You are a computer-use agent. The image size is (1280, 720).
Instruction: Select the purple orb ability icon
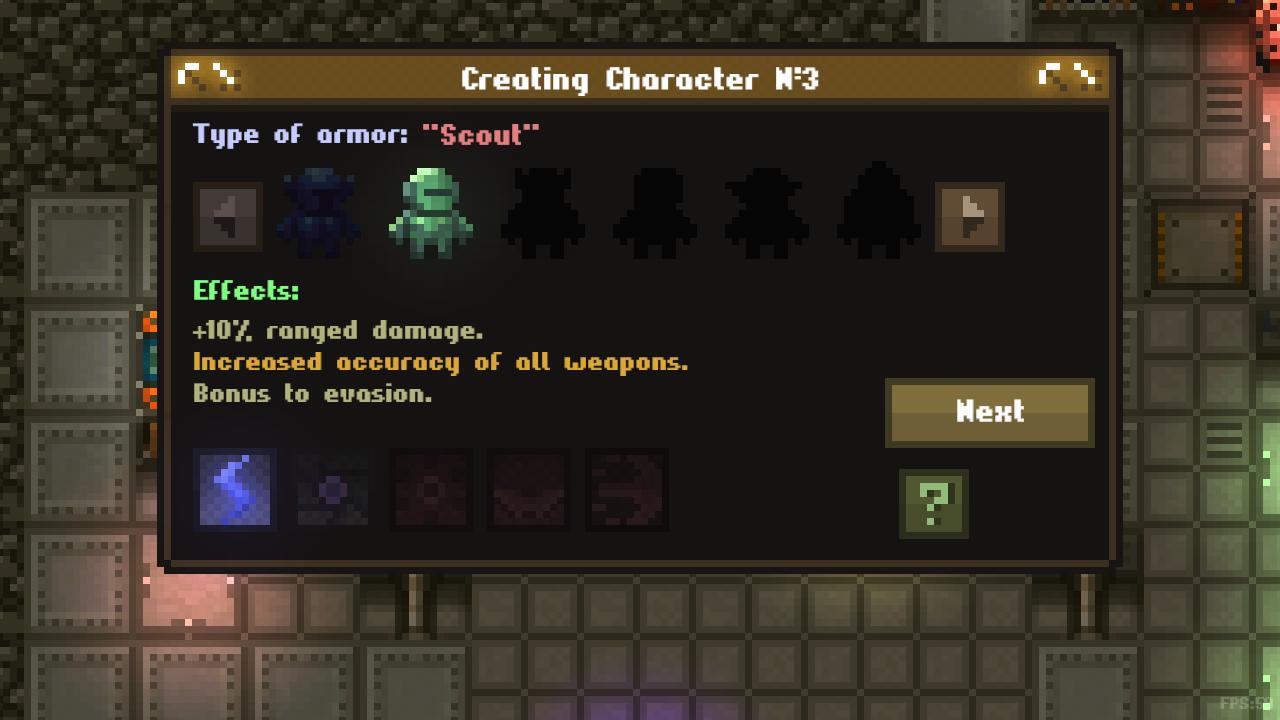(333, 491)
